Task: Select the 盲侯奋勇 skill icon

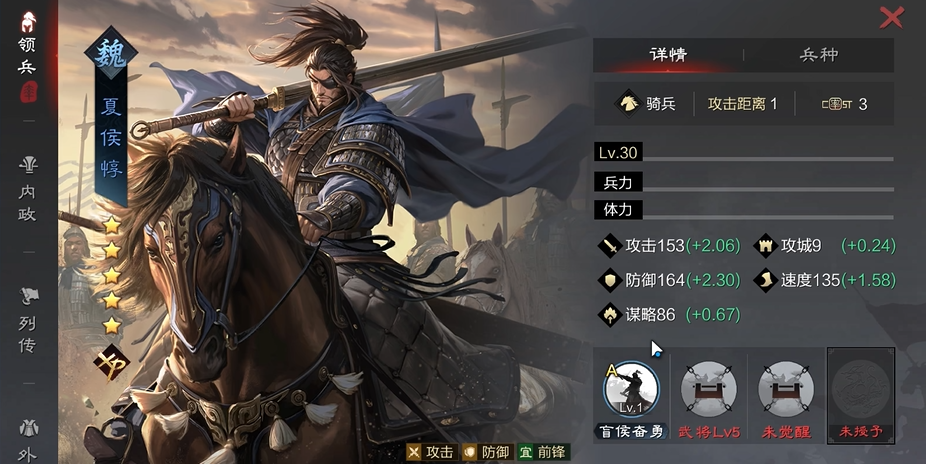Action: click(631, 391)
